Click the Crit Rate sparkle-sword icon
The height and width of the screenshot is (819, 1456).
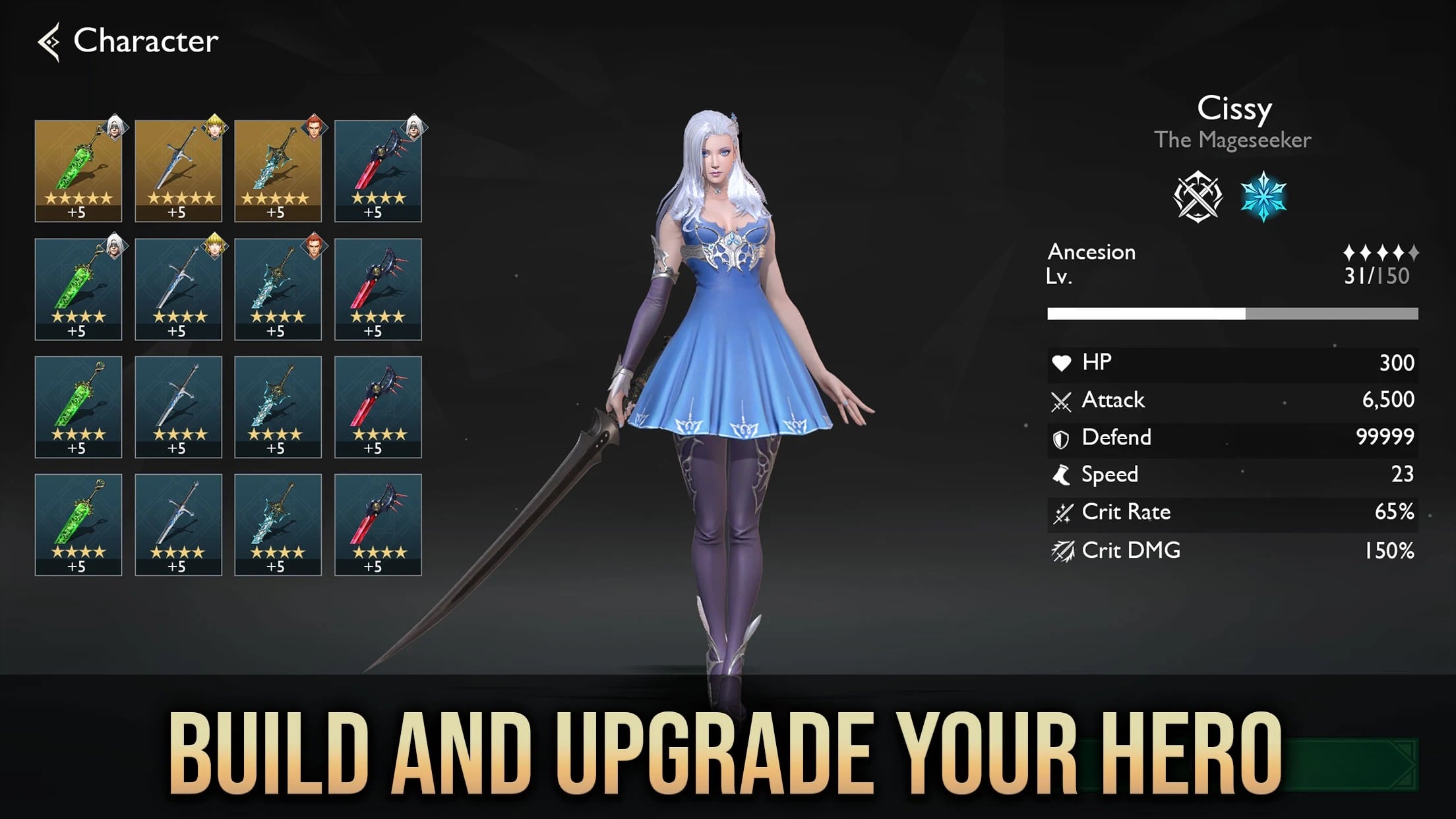pos(1061,512)
